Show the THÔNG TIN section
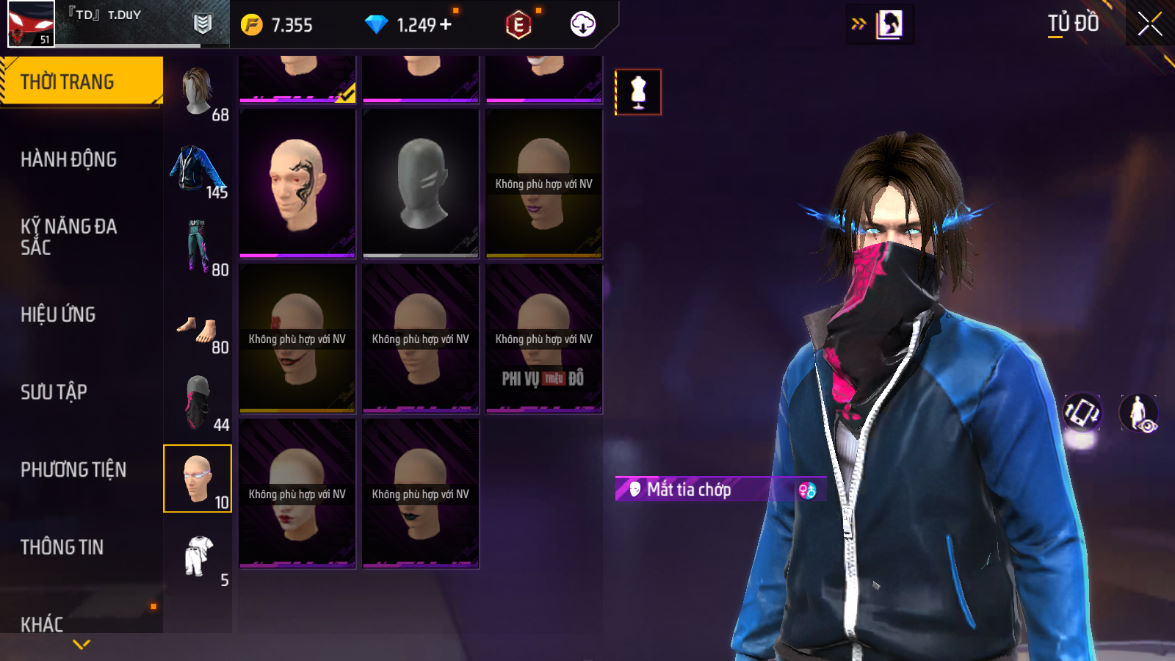Image resolution: width=1175 pixels, height=661 pixels. pos(62,547)
